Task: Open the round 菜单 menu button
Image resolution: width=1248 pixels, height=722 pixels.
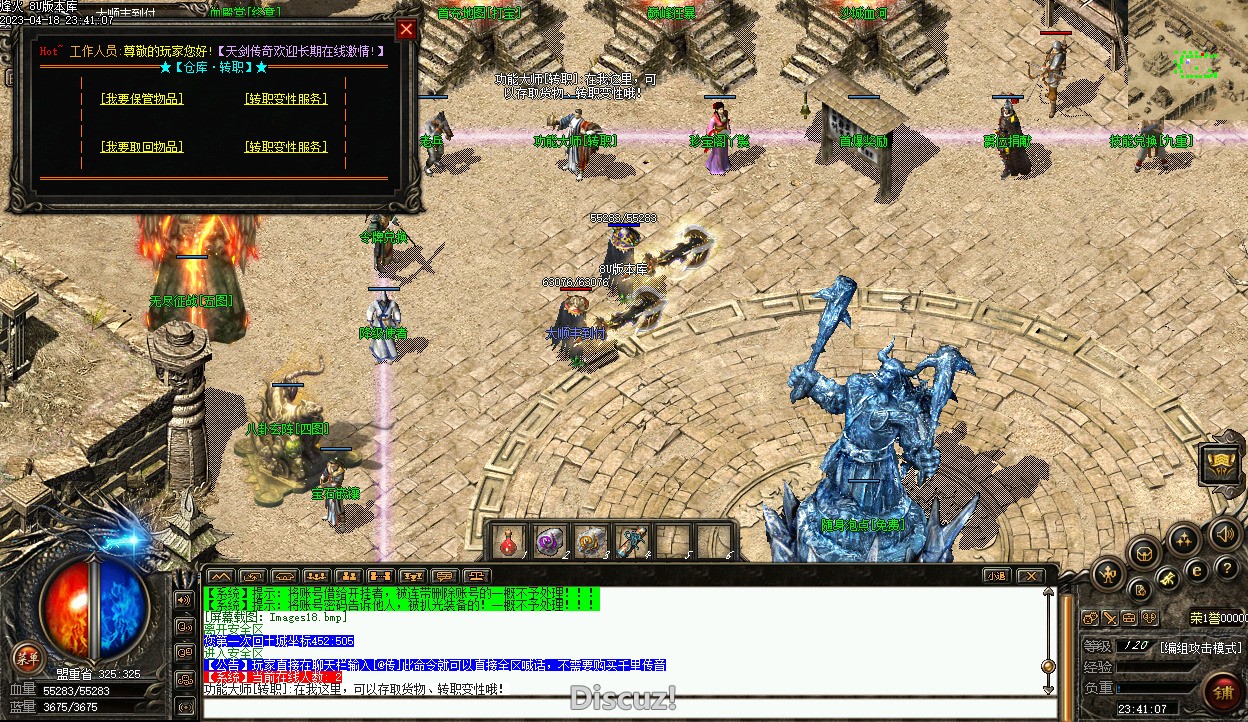Action: click(x=26, y=656)
